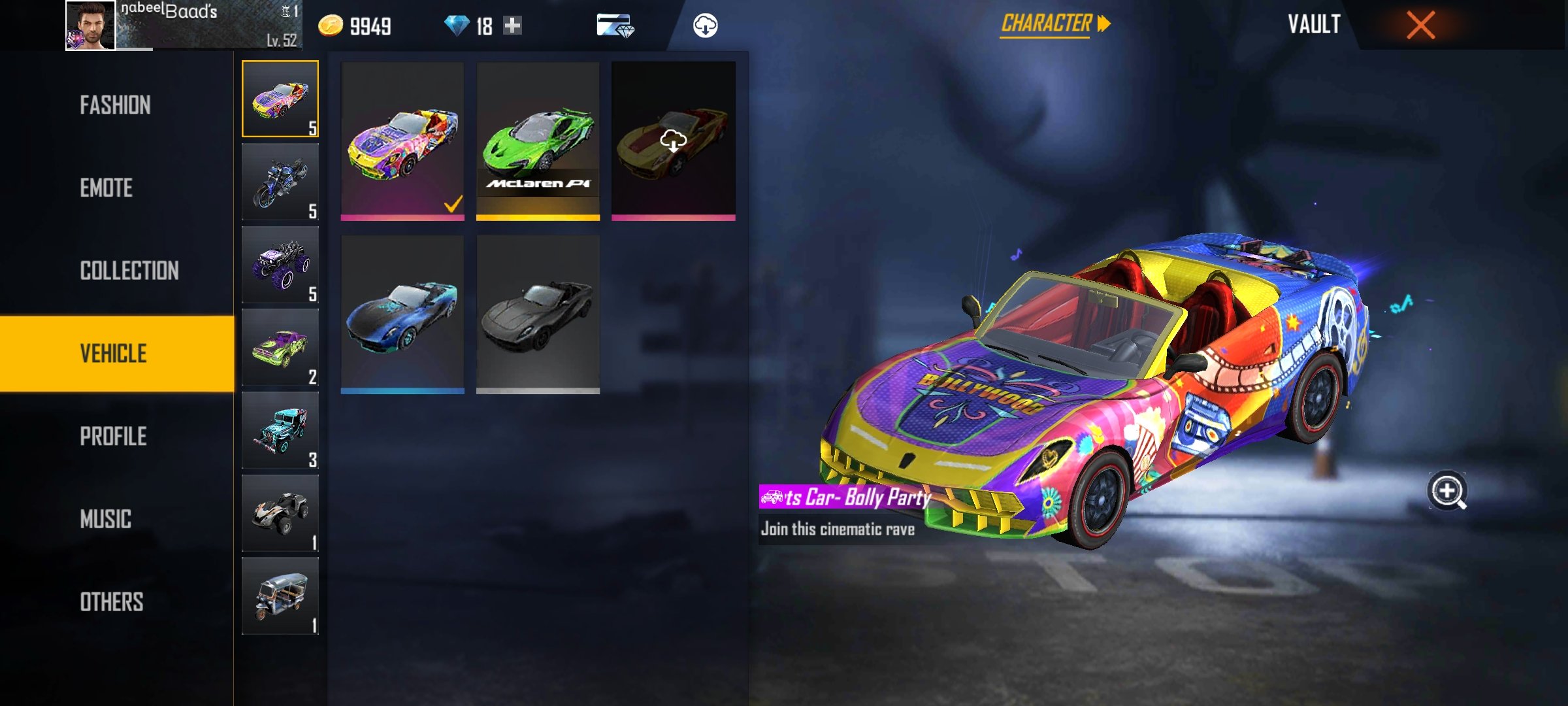The width and height of the screenshot is (1568, 706).
Task: Open the player profile avatar
Action: click(90, 25)
